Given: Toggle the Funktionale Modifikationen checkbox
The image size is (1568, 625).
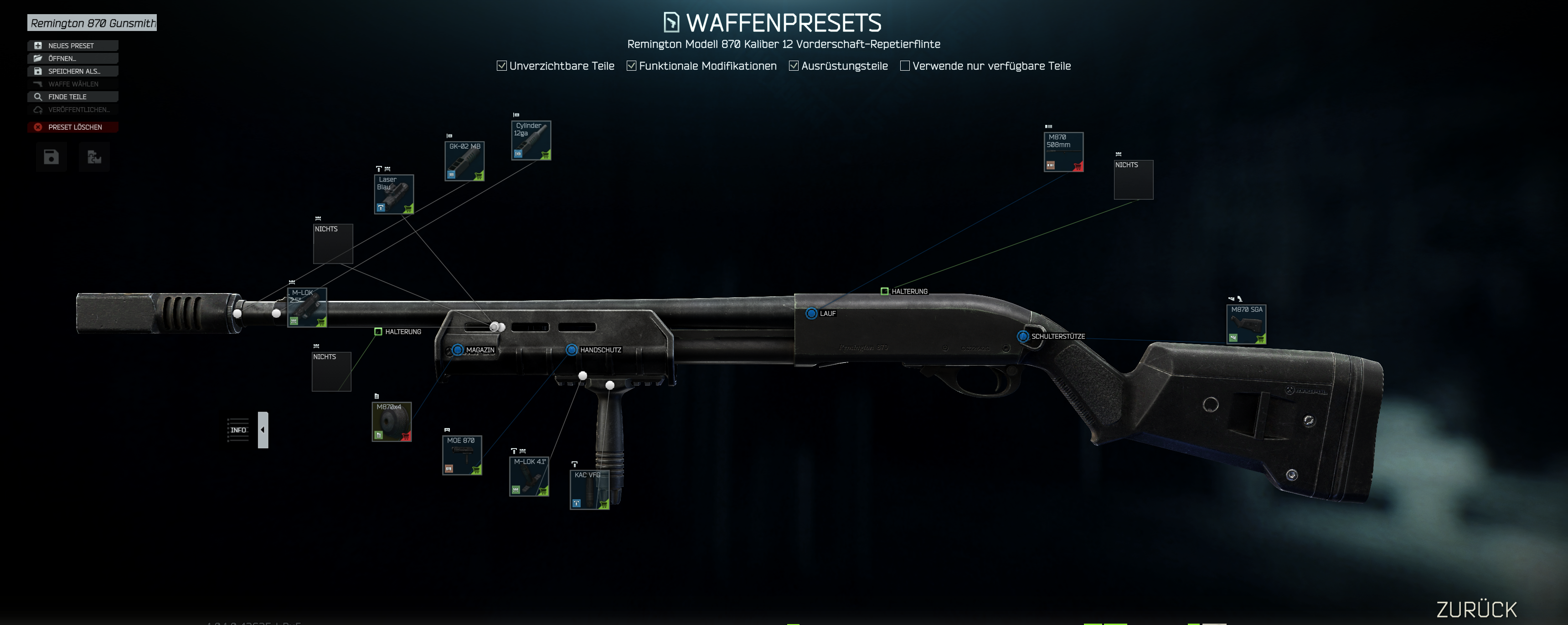Looking at the screenshot, I should [x=632, y=66].
